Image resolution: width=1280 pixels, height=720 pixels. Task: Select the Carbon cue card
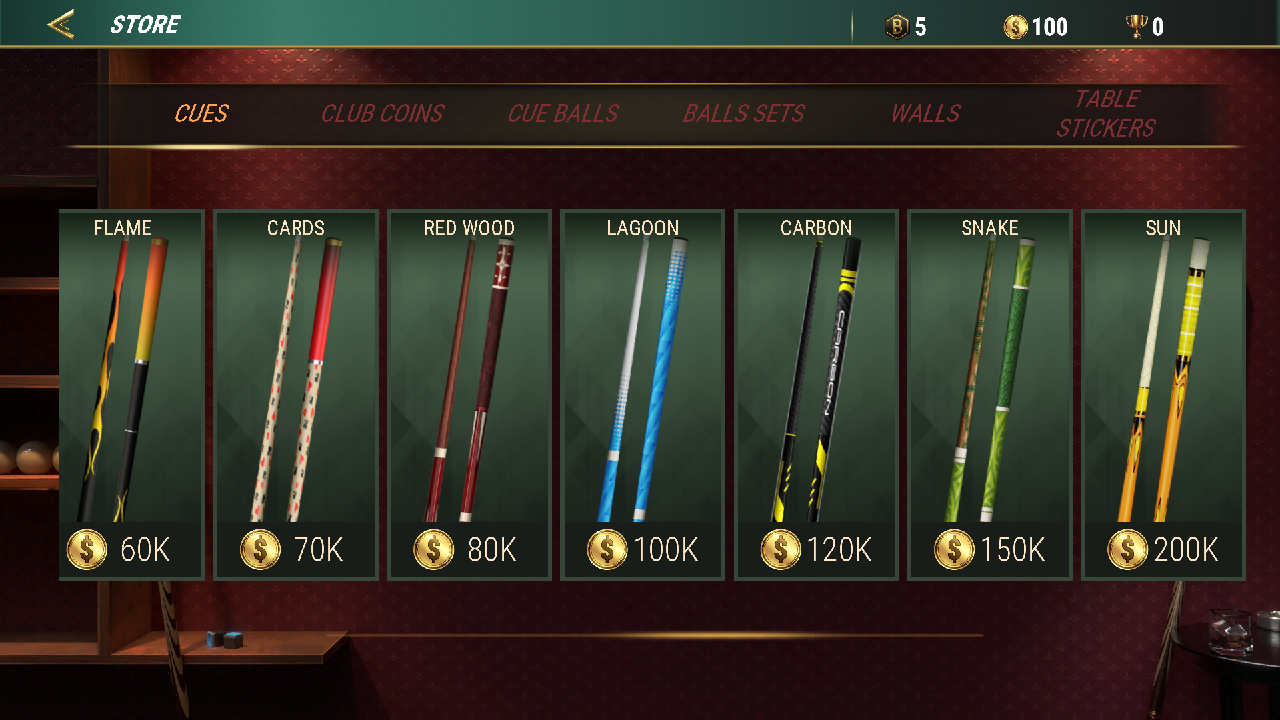(816, 394)
